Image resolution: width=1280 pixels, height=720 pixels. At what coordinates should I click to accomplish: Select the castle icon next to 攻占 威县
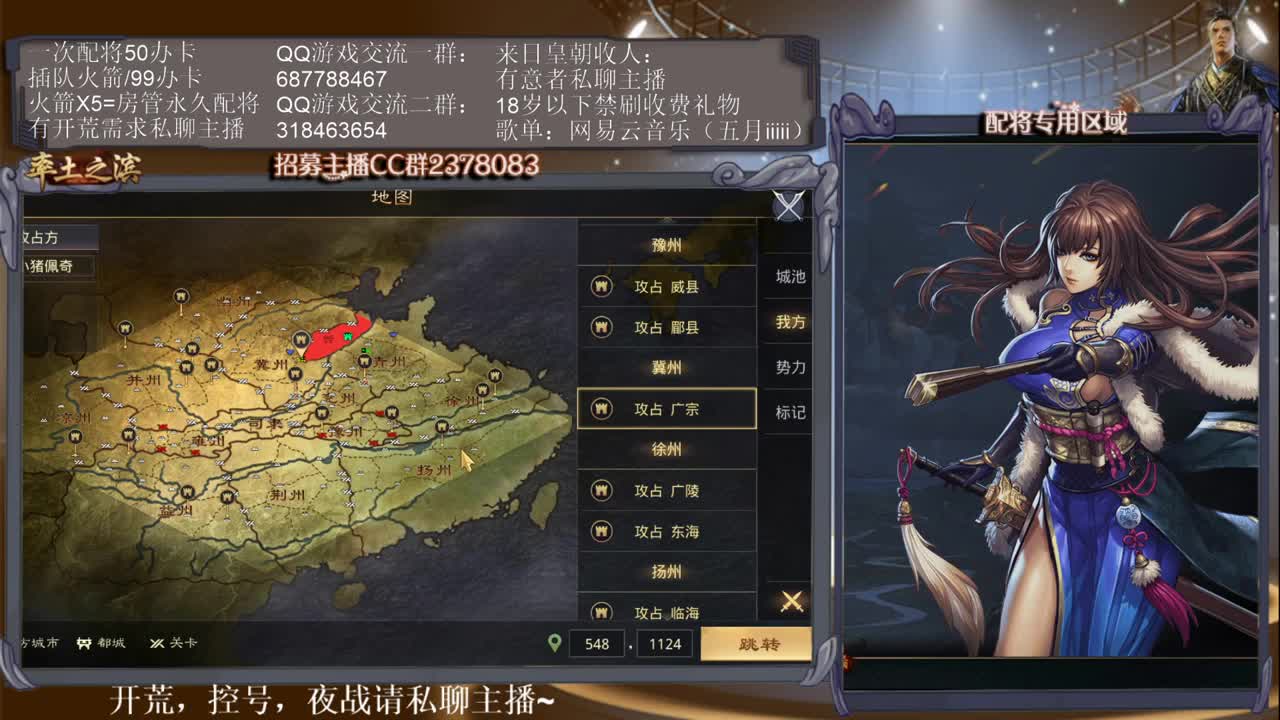coord(600,286)
